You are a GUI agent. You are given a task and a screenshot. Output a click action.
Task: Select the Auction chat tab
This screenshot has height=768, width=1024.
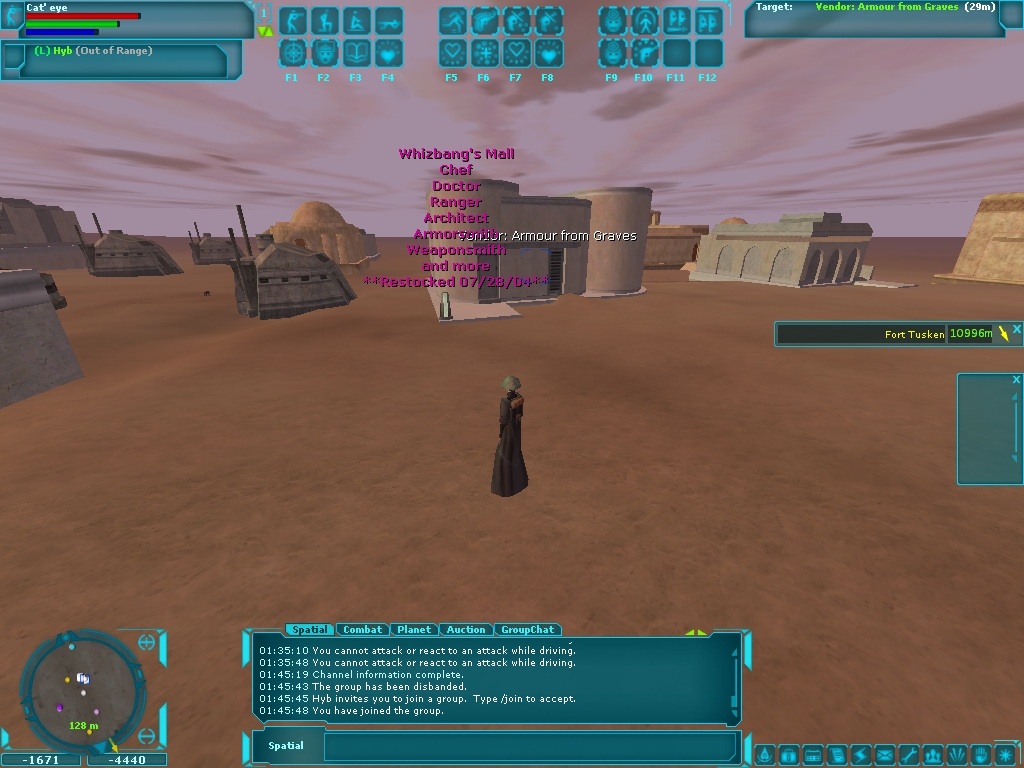tap(466, 630)
